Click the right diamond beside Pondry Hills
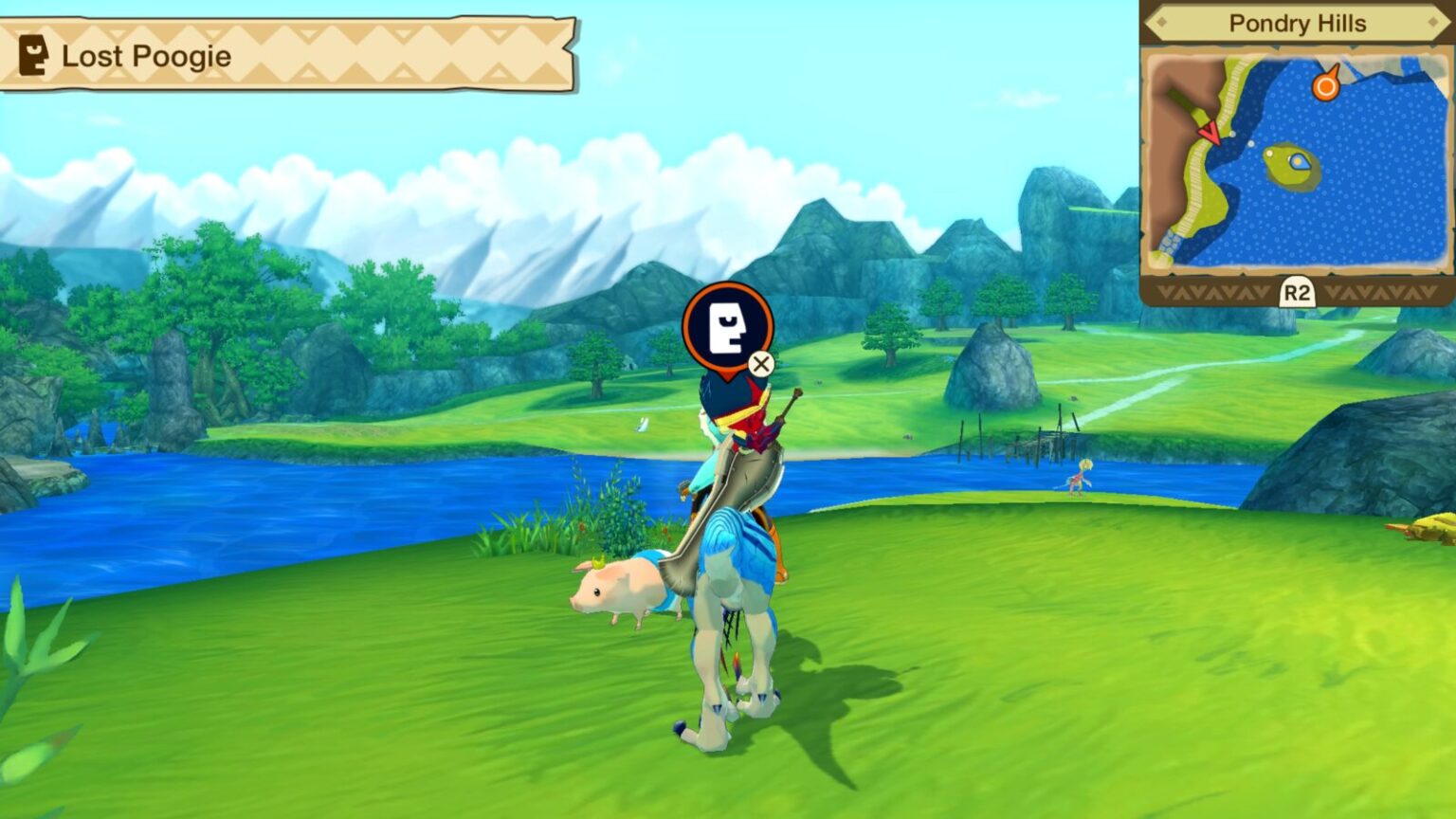The image size is (1456, 819). [1432, 22]
